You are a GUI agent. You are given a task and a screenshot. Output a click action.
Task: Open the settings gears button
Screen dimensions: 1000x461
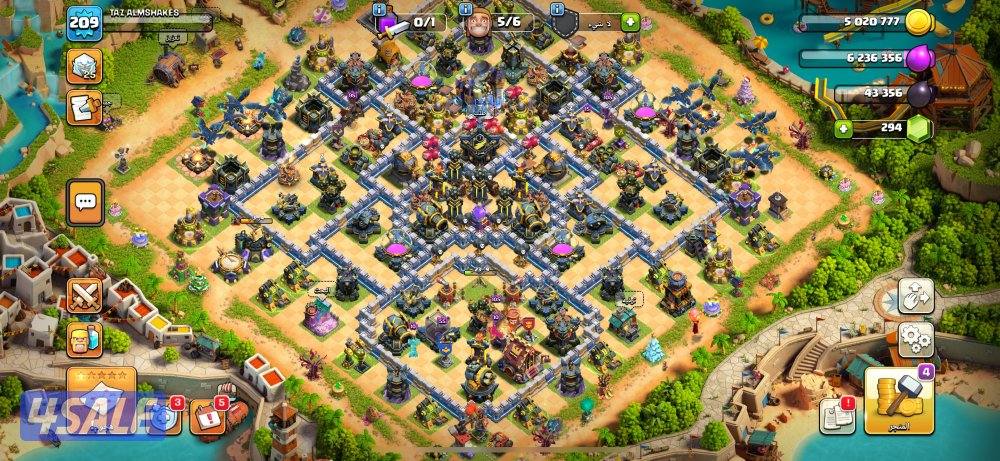click(915, 340)
